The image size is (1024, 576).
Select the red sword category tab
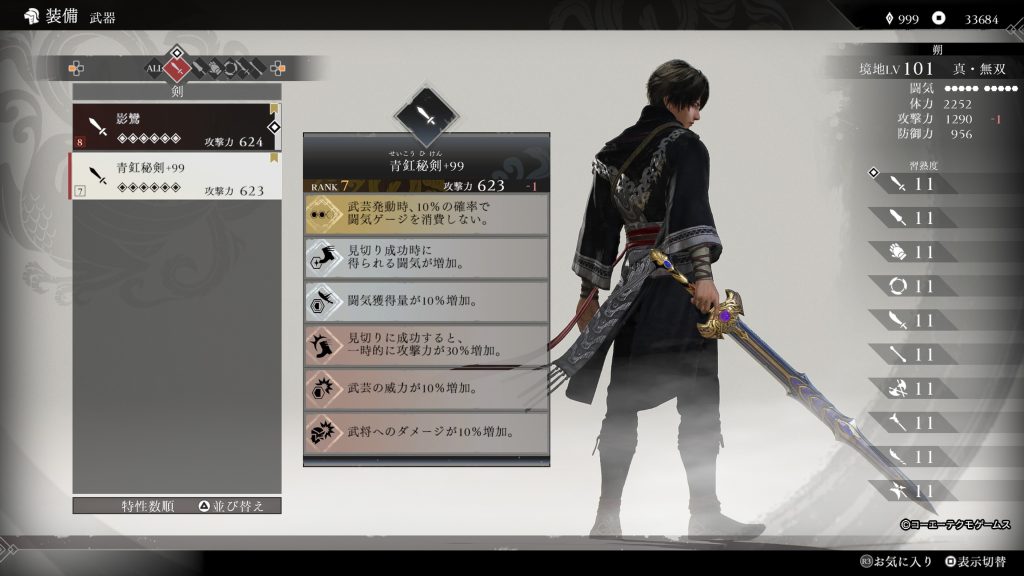178,68
